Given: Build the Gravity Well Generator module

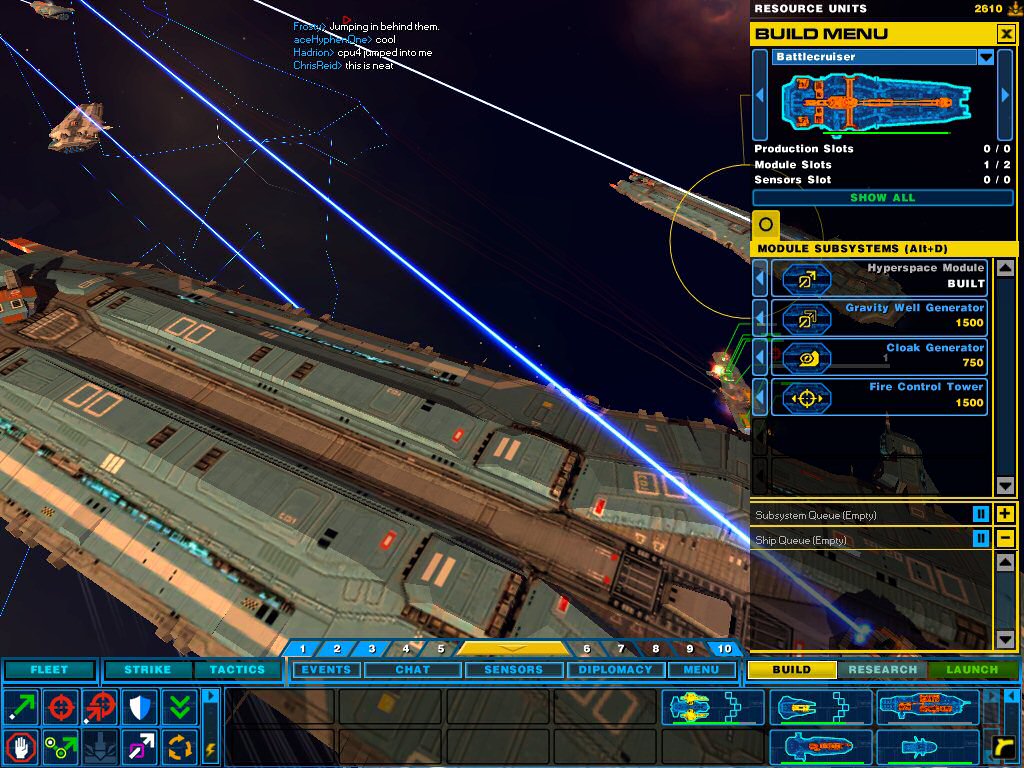Looking at the screenshot, I should click(879, 318).
